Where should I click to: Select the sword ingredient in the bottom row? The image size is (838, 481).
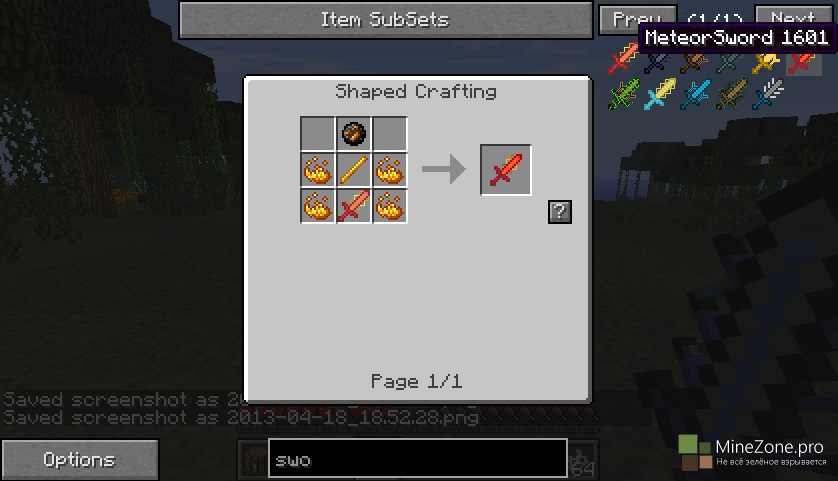pyautogui.click(x=354, y=206)
